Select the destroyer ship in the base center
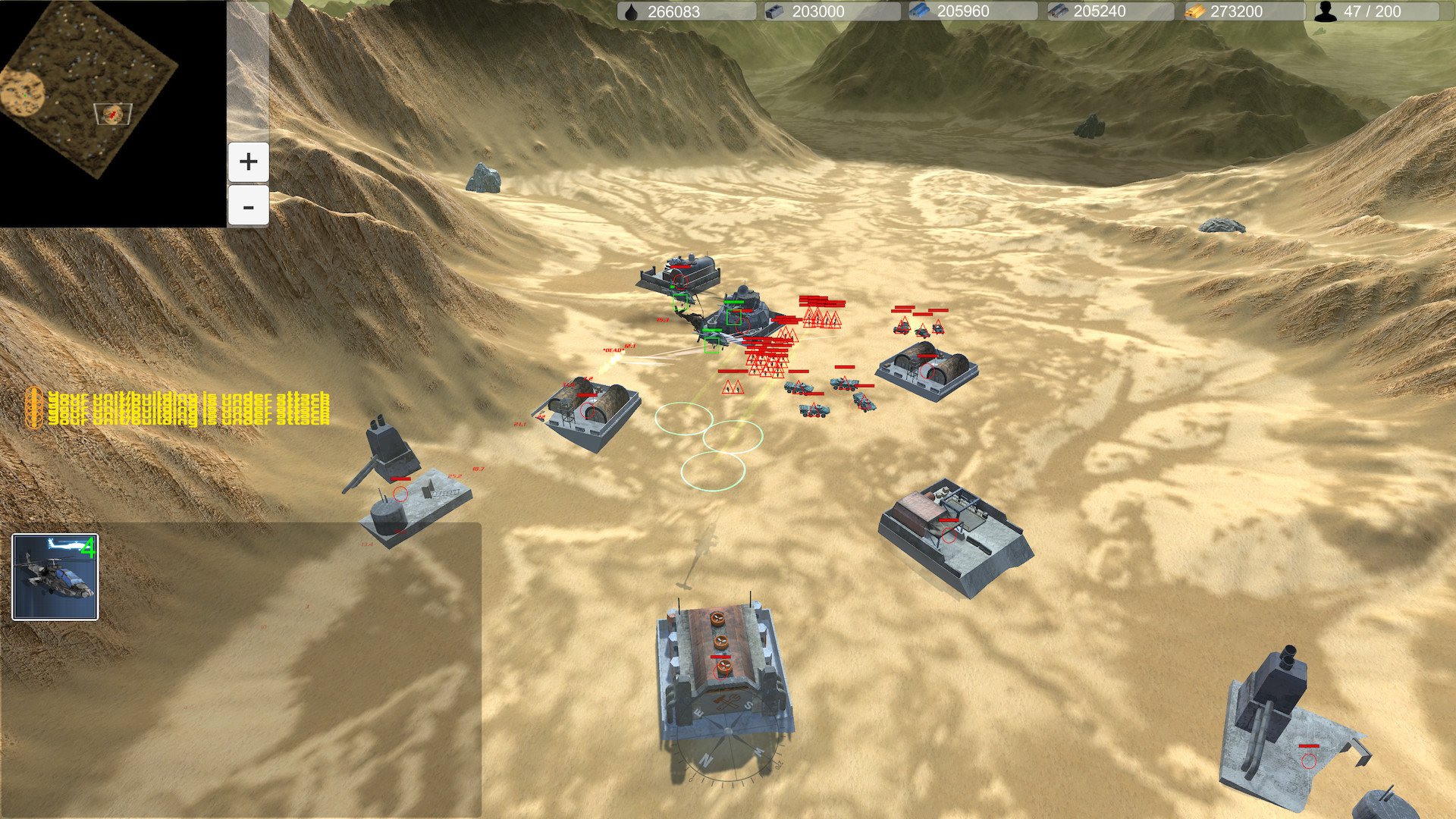This screenshot has height=819, width=1456. click(x=739, y=311)
